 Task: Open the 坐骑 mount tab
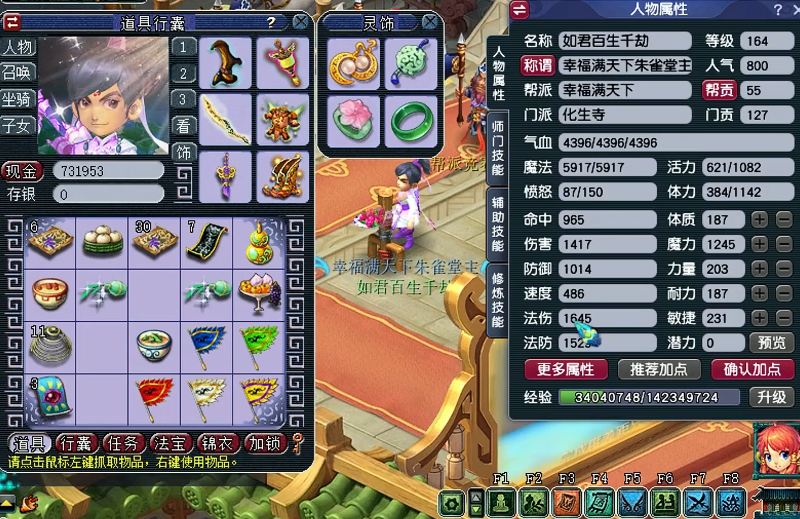point(16,99)
